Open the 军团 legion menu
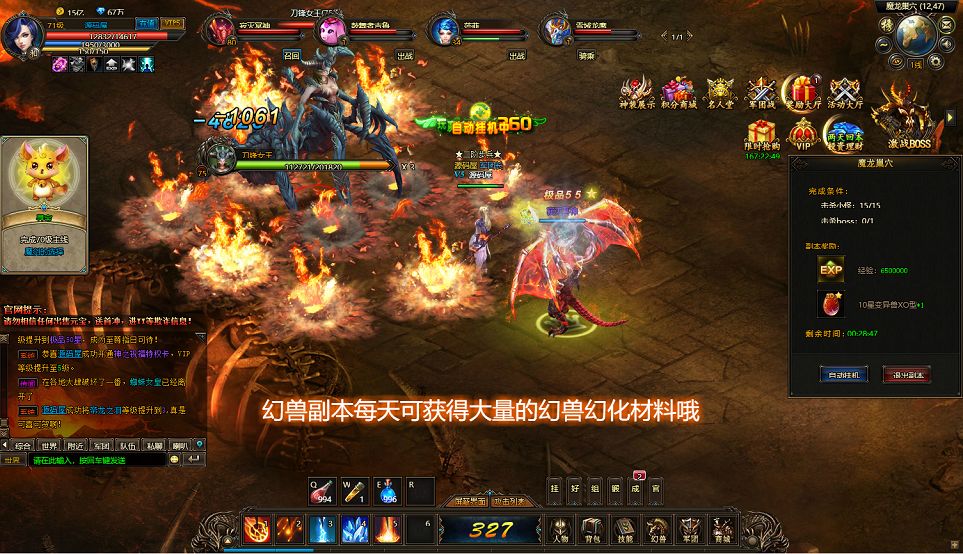This screenshot has height=554, width=963. [689, 528]
